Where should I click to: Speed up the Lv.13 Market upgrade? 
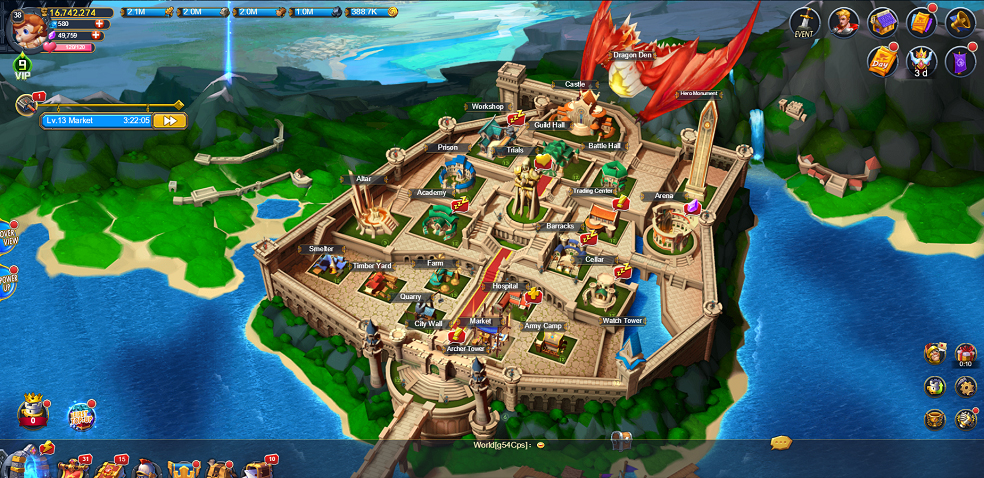pos(169,120)
